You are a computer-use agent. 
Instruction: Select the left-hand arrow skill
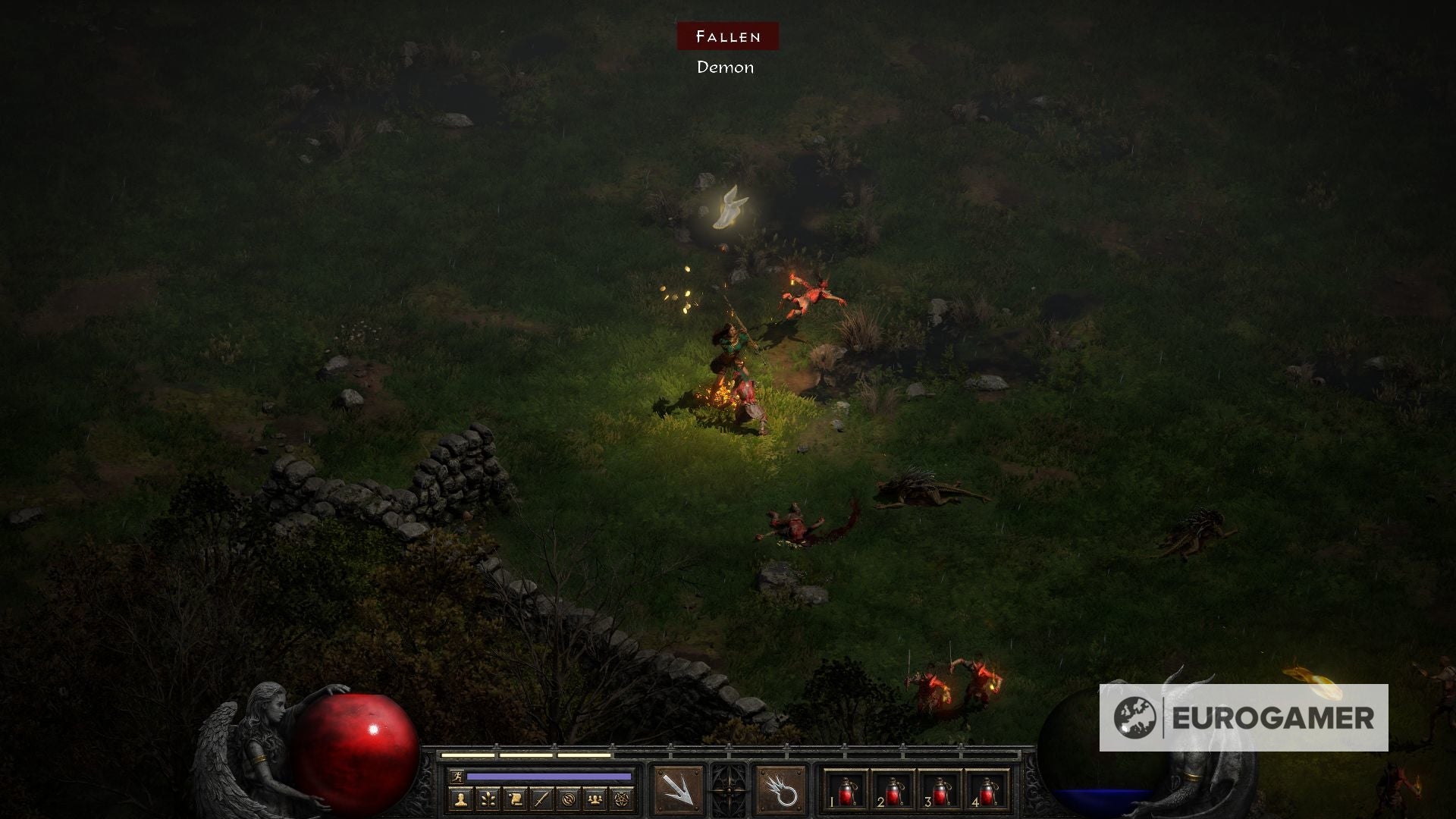pyautogui.click(x=679, y=789)
